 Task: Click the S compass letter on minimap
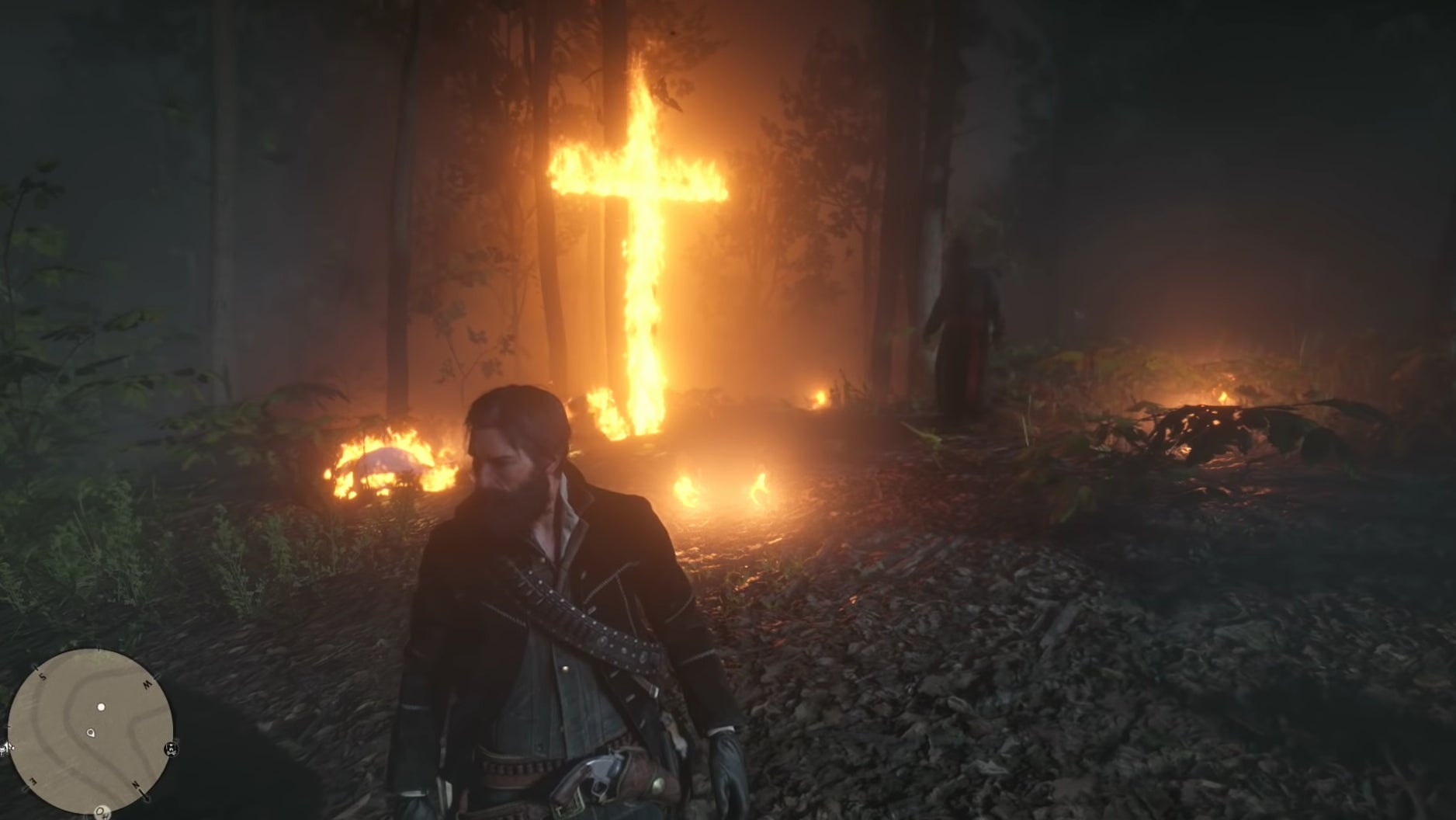pyautogui.click(x=43, y=676)
